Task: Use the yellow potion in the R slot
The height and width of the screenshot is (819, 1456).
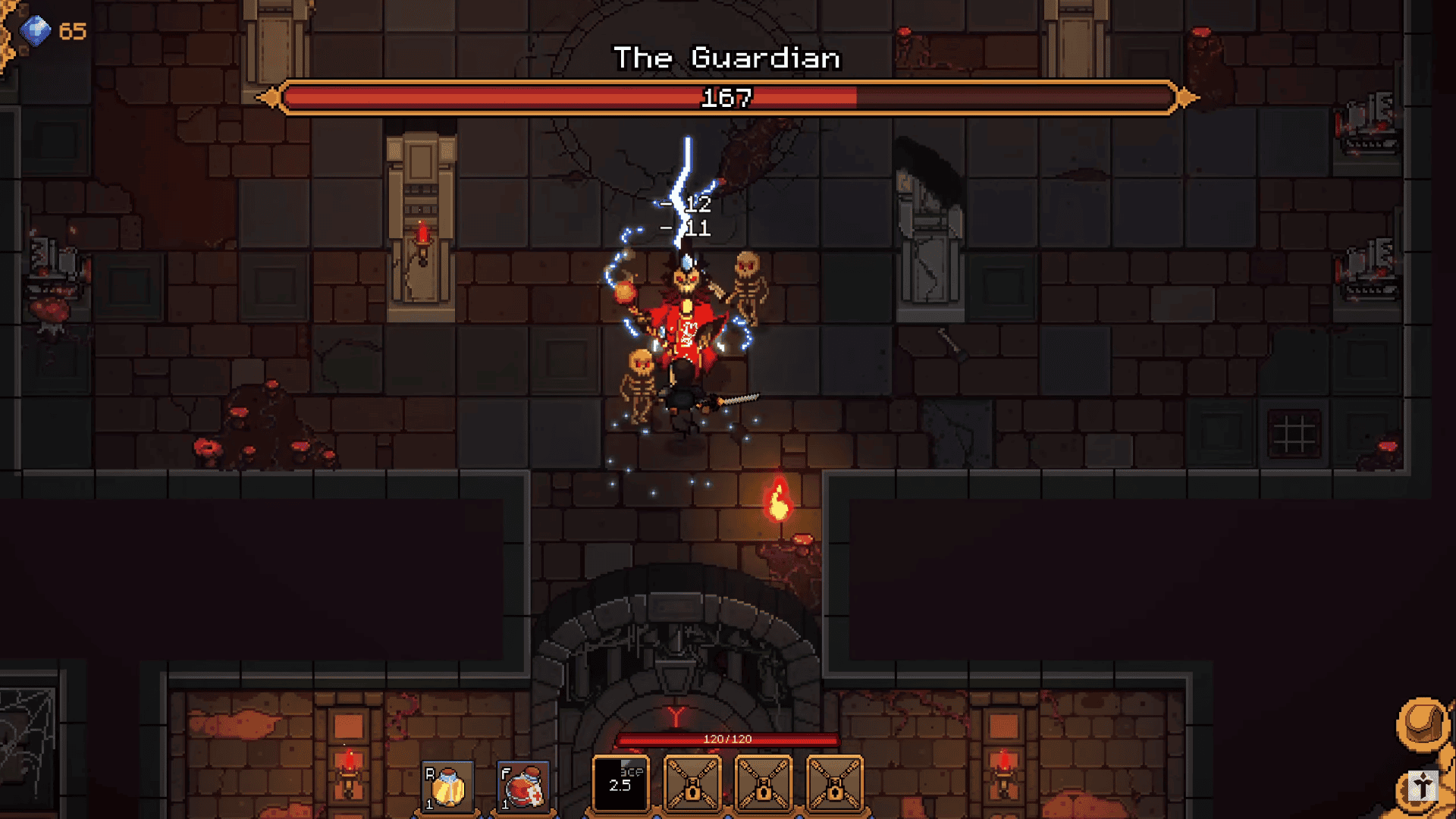Action: [447, 787]
